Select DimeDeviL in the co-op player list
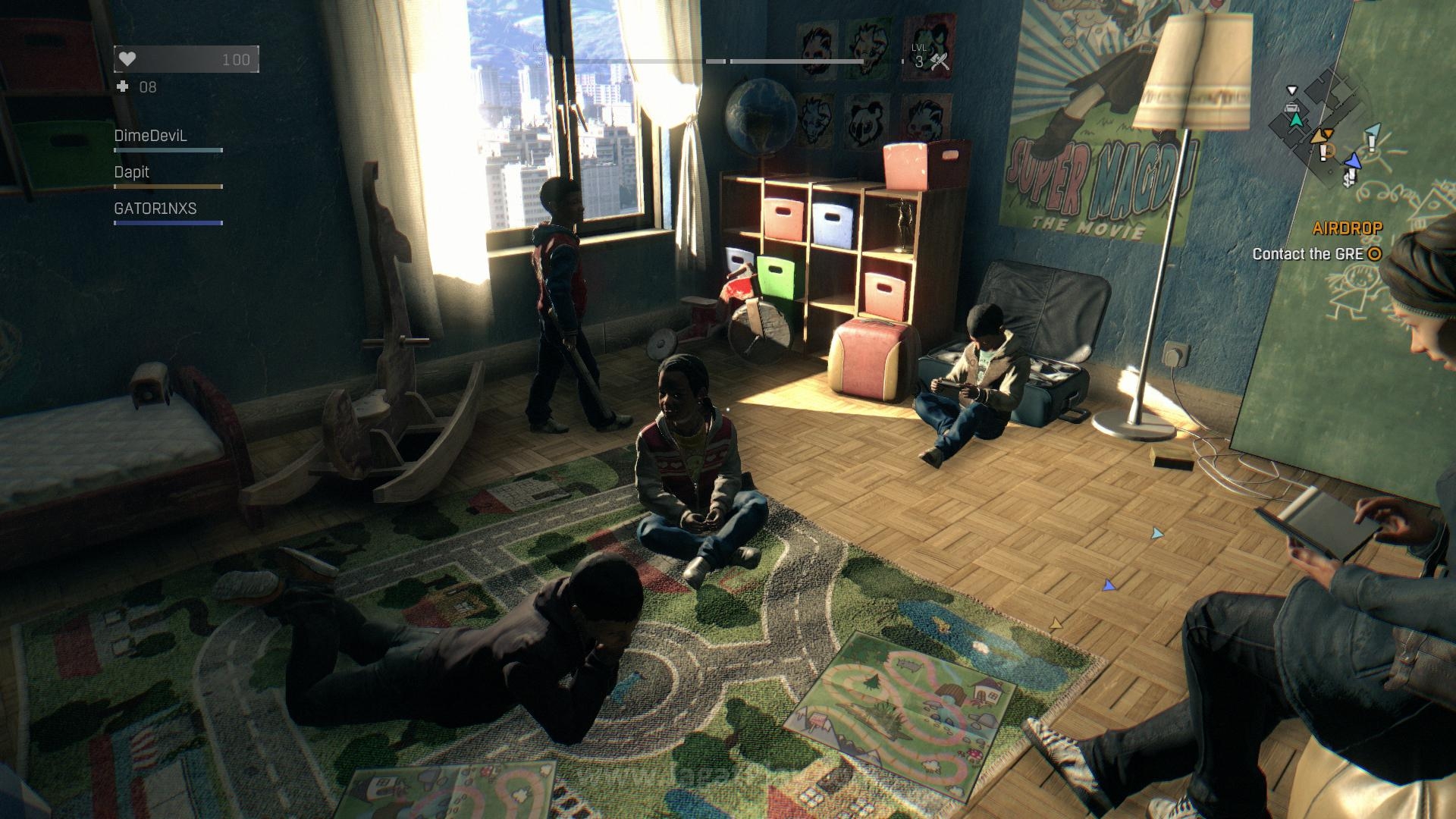The height and width of the screenshot is (819, 1456). (x=150, y=136)
